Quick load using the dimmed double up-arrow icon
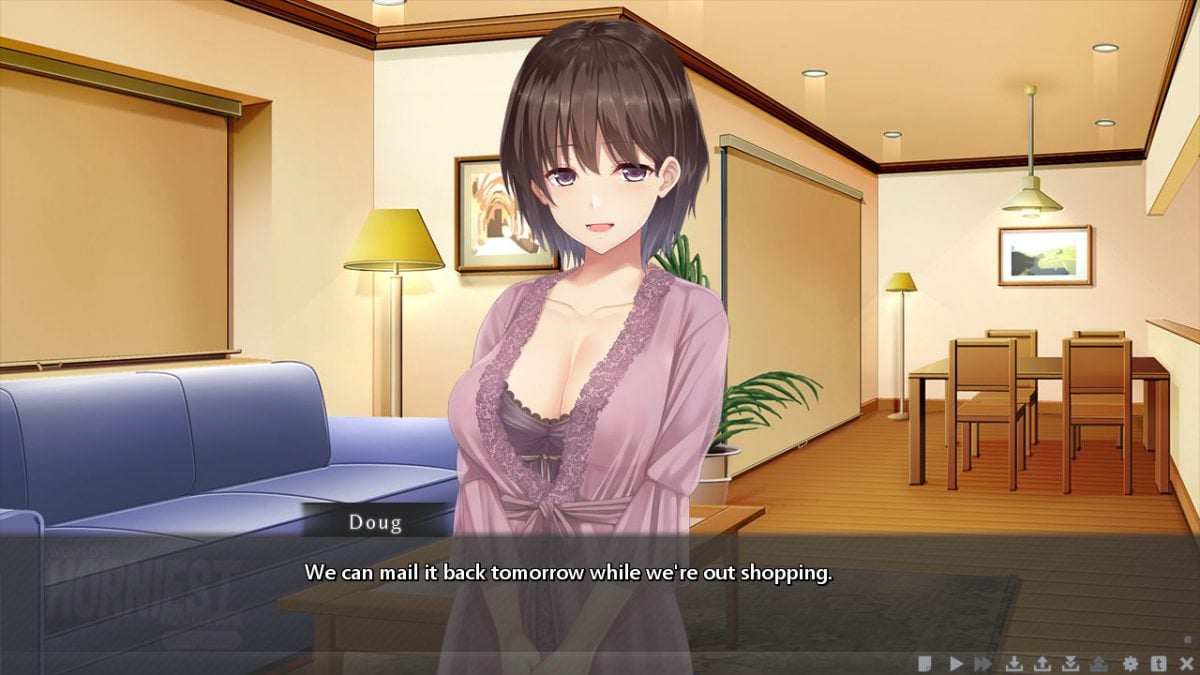The height and width of the screenshot is (675, 1200). click(x=1099, y=662)
